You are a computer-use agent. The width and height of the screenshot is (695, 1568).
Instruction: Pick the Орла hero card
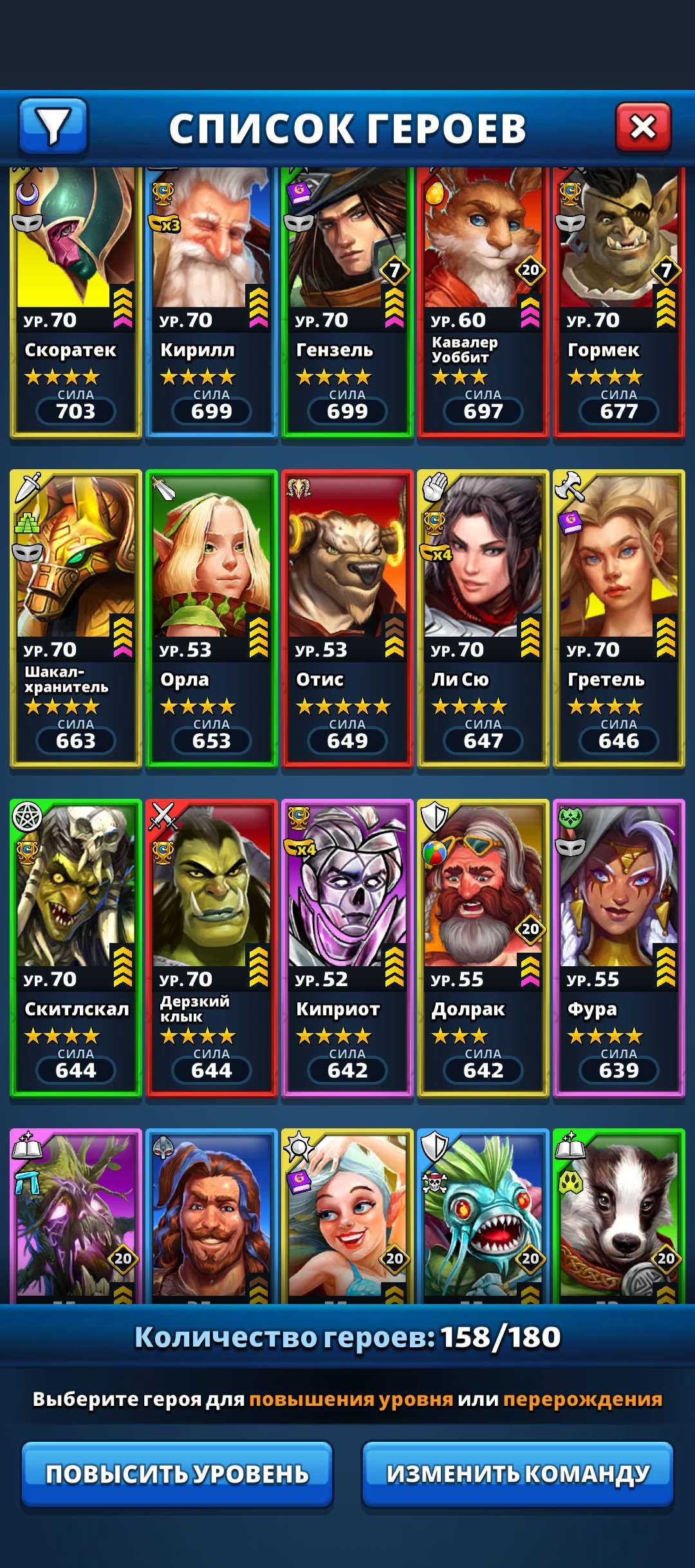212,618
